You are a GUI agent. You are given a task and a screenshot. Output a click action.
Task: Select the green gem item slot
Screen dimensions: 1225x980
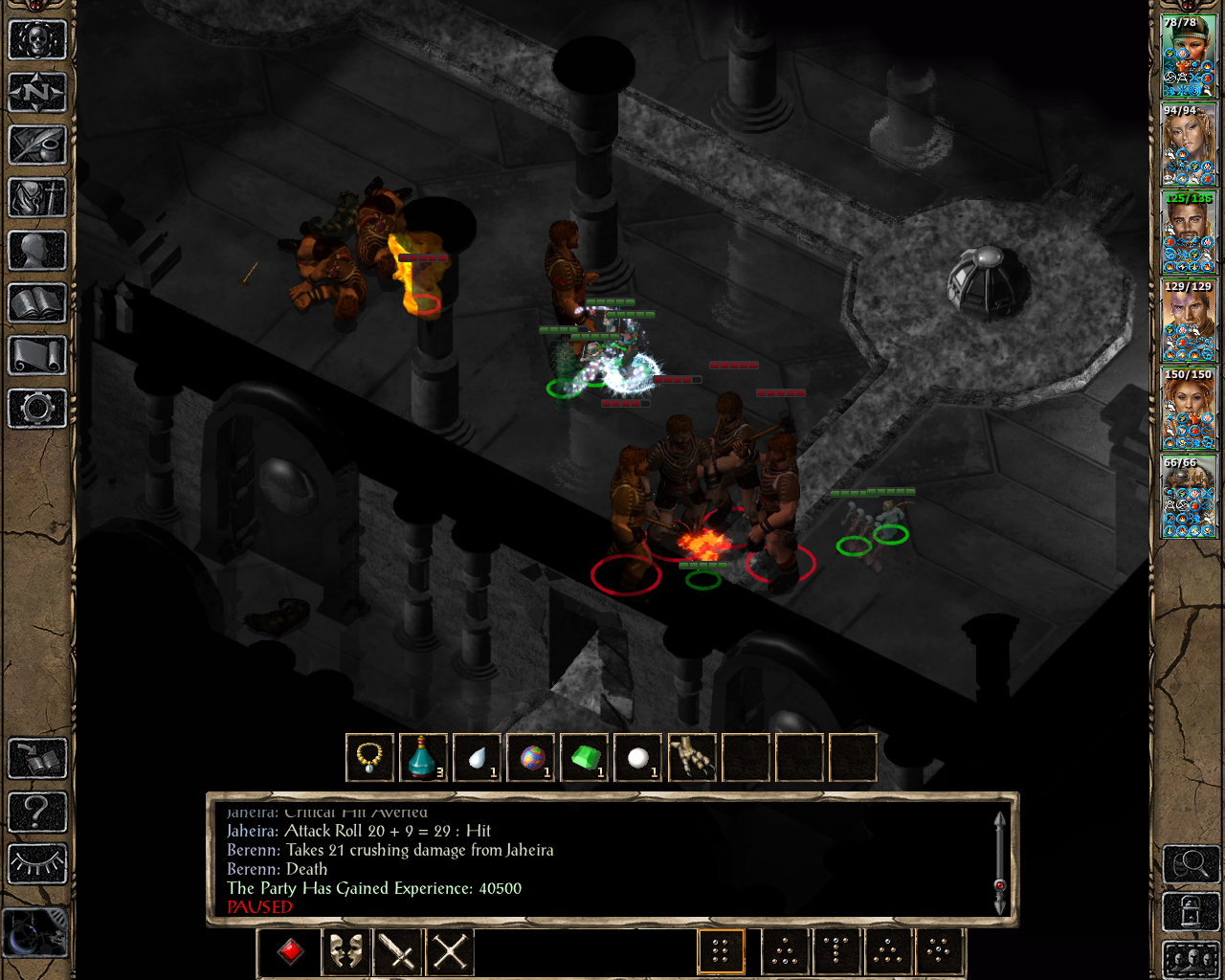tap(584, 758)
